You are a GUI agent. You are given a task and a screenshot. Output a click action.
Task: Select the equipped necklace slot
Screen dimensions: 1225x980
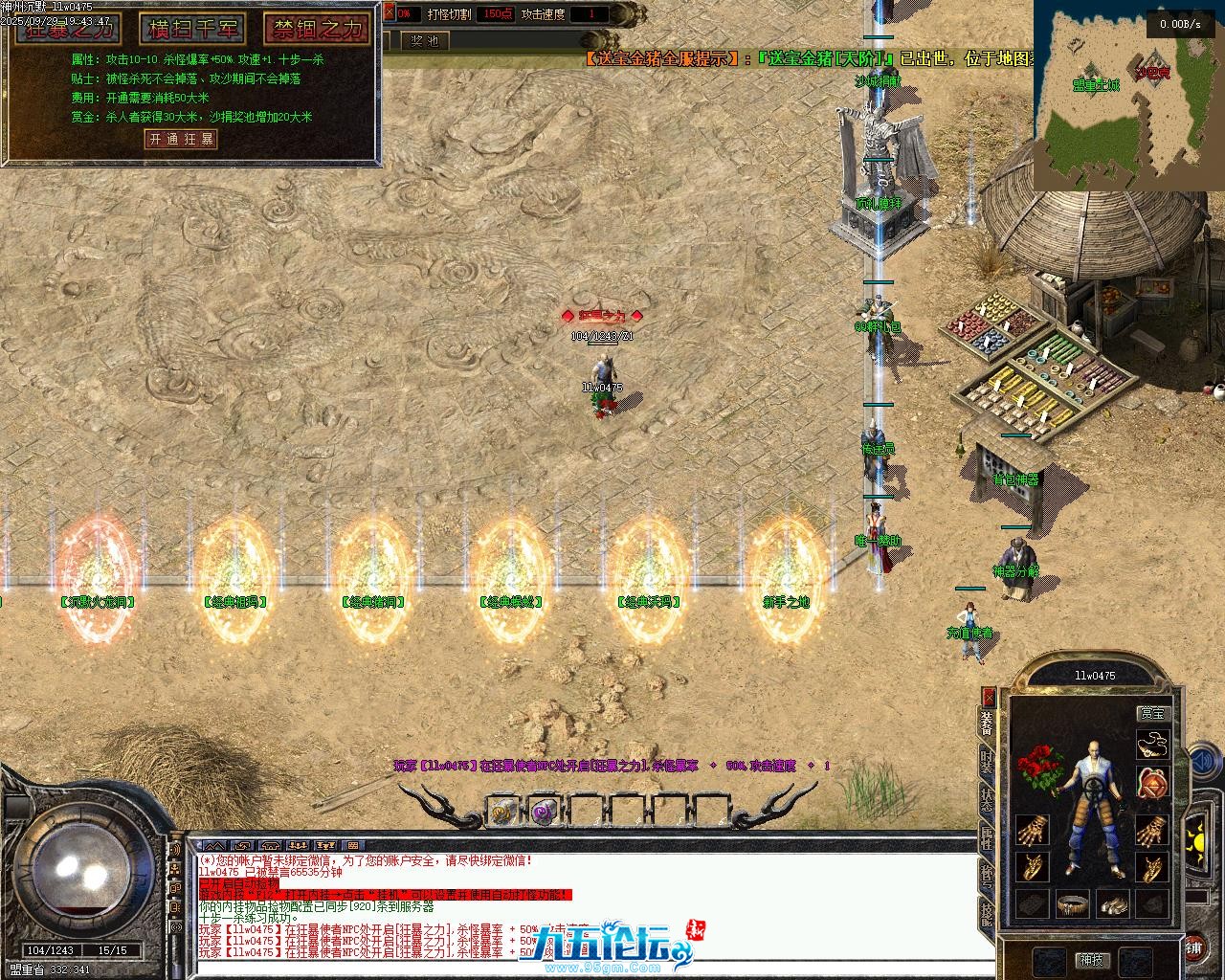[1153, 745]
